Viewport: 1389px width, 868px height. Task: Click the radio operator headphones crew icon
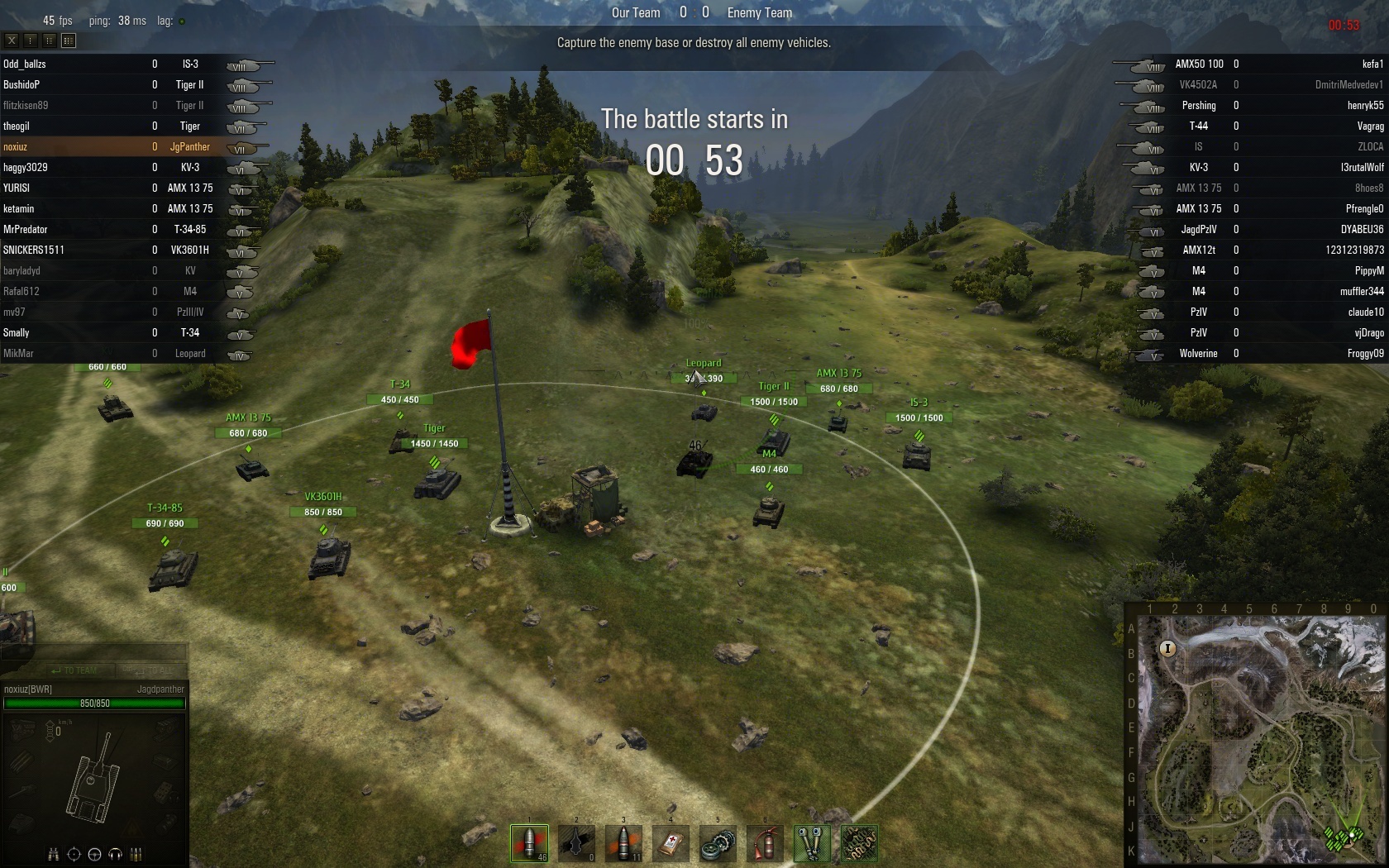[x=115, y=854]
